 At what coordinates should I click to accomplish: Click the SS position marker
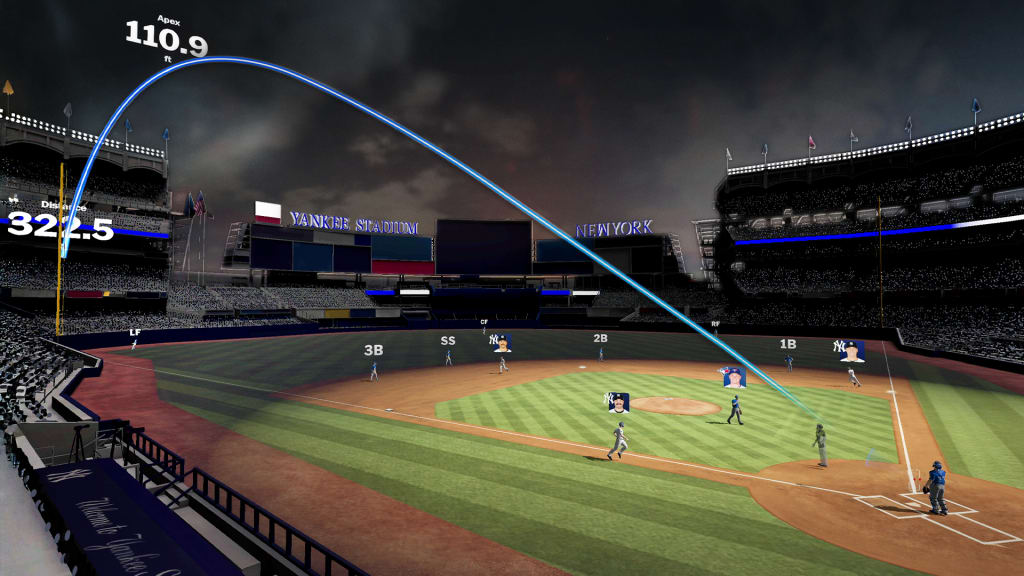coord(448,341)
